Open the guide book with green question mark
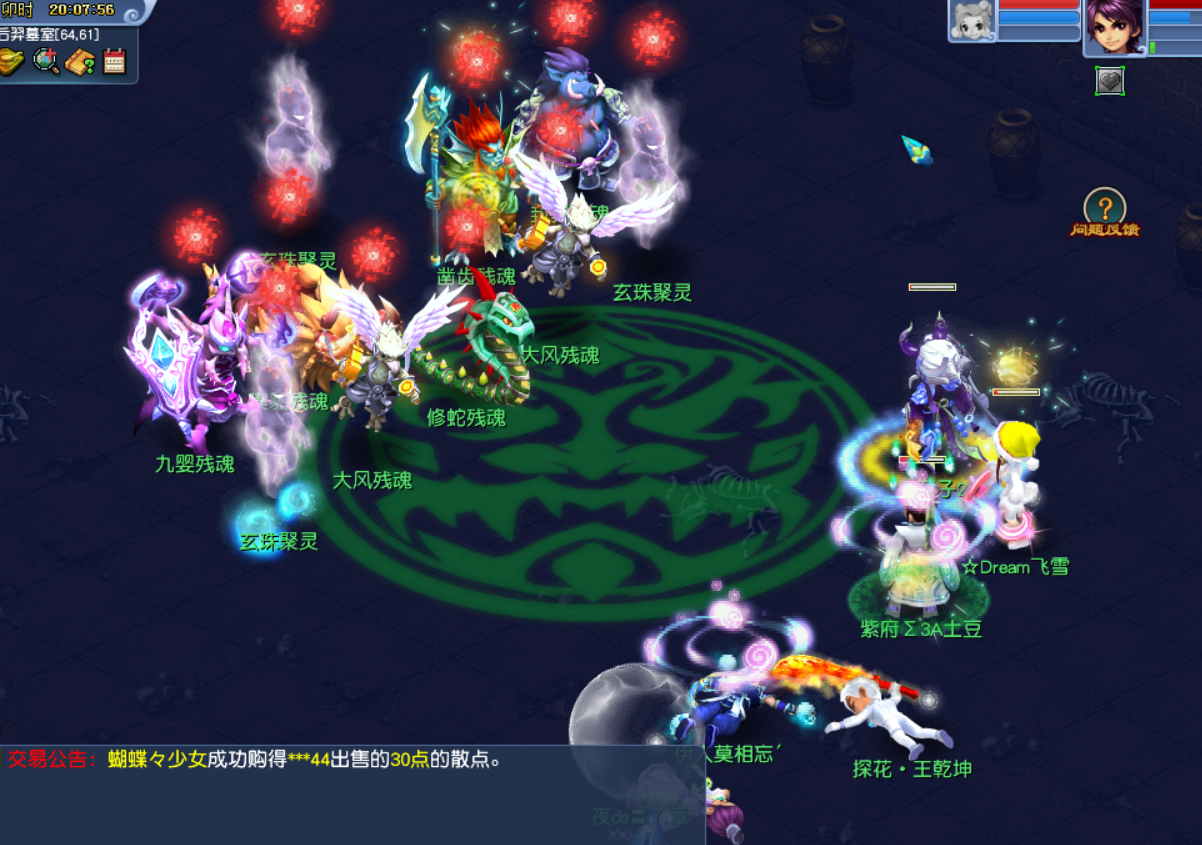Image resolution: width=1202 pixels, height=845 pixels. point(80,62)
